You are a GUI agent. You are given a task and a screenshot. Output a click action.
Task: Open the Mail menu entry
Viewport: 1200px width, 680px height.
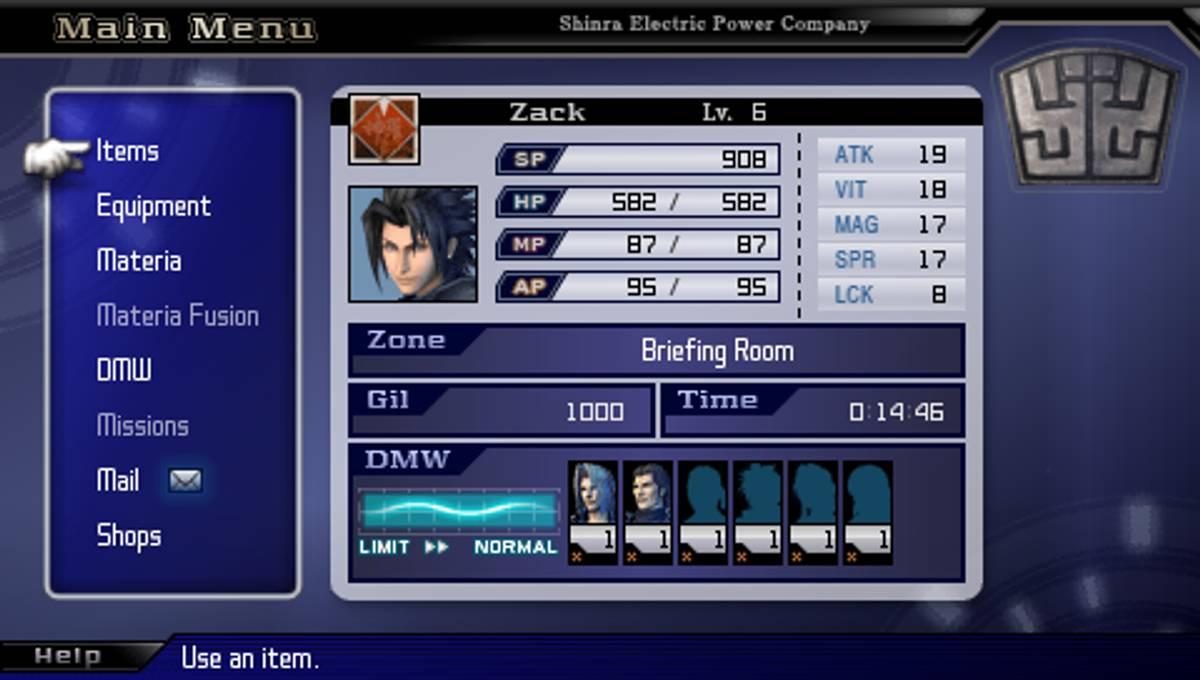(118, 481)
